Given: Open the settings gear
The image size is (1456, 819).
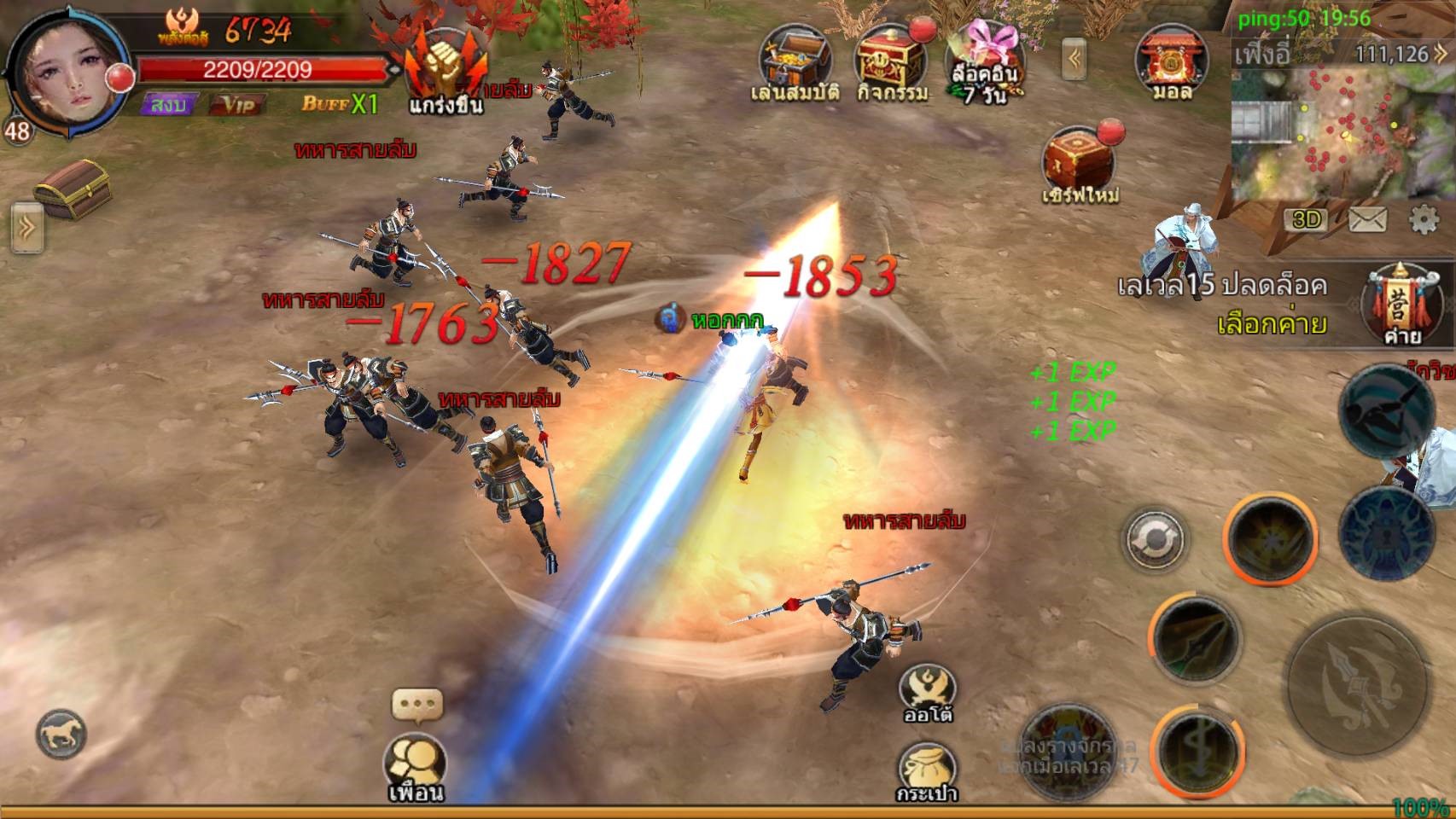Looking at the screenshot, I should click(1423, 220).
